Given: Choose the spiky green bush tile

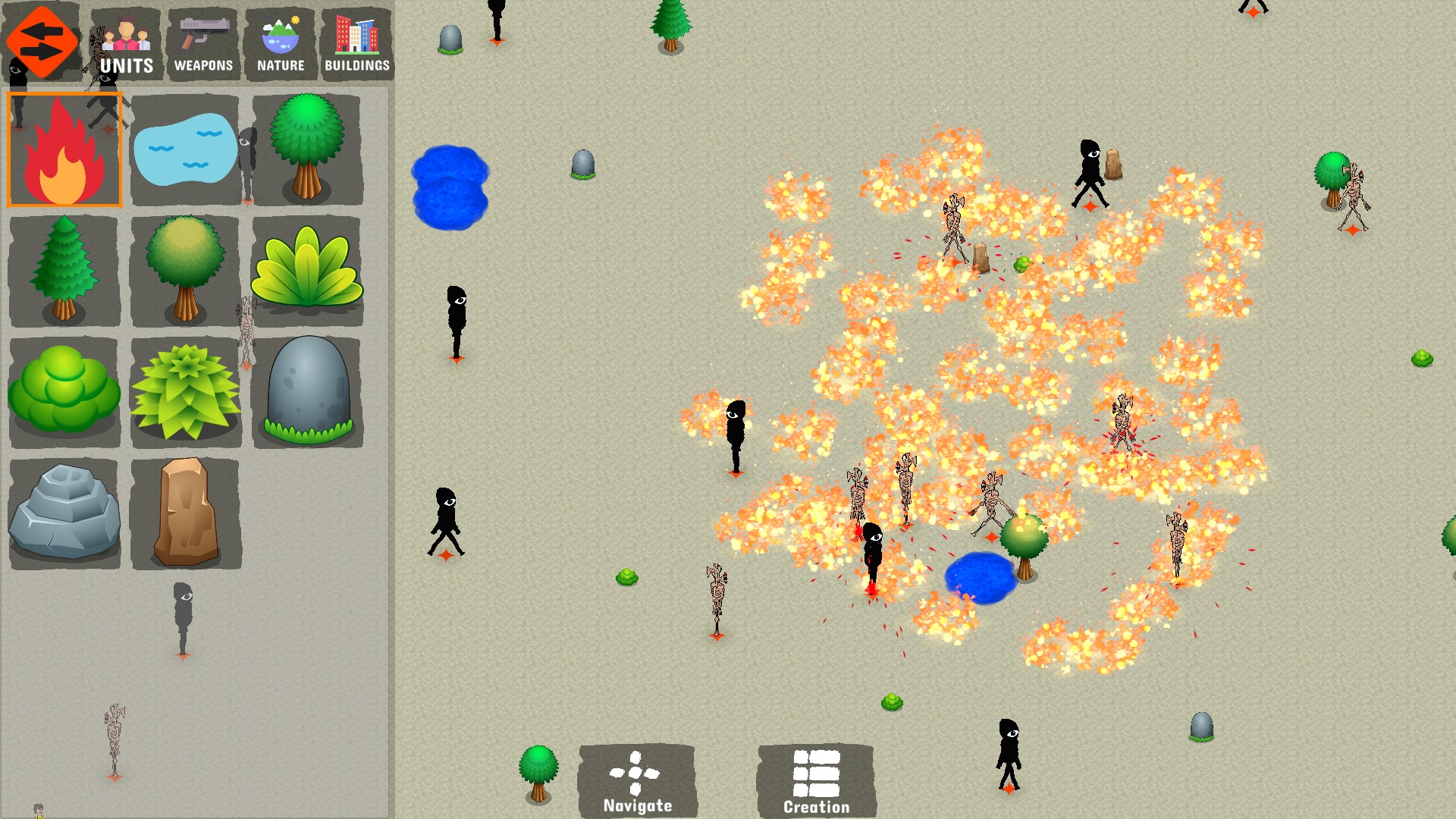Looking at the screenshot, I should 186,392.
